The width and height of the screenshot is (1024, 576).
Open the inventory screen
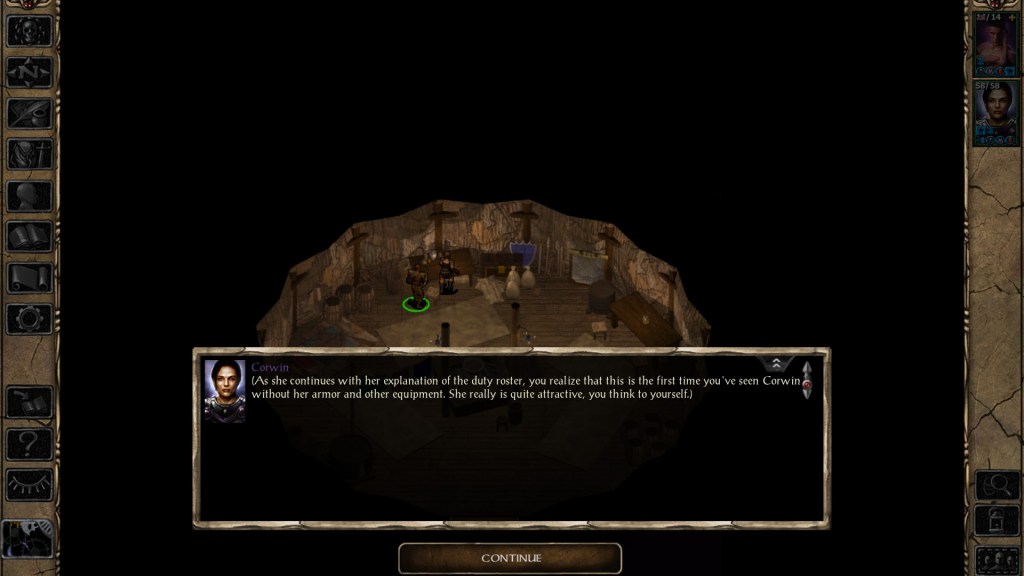29,154
